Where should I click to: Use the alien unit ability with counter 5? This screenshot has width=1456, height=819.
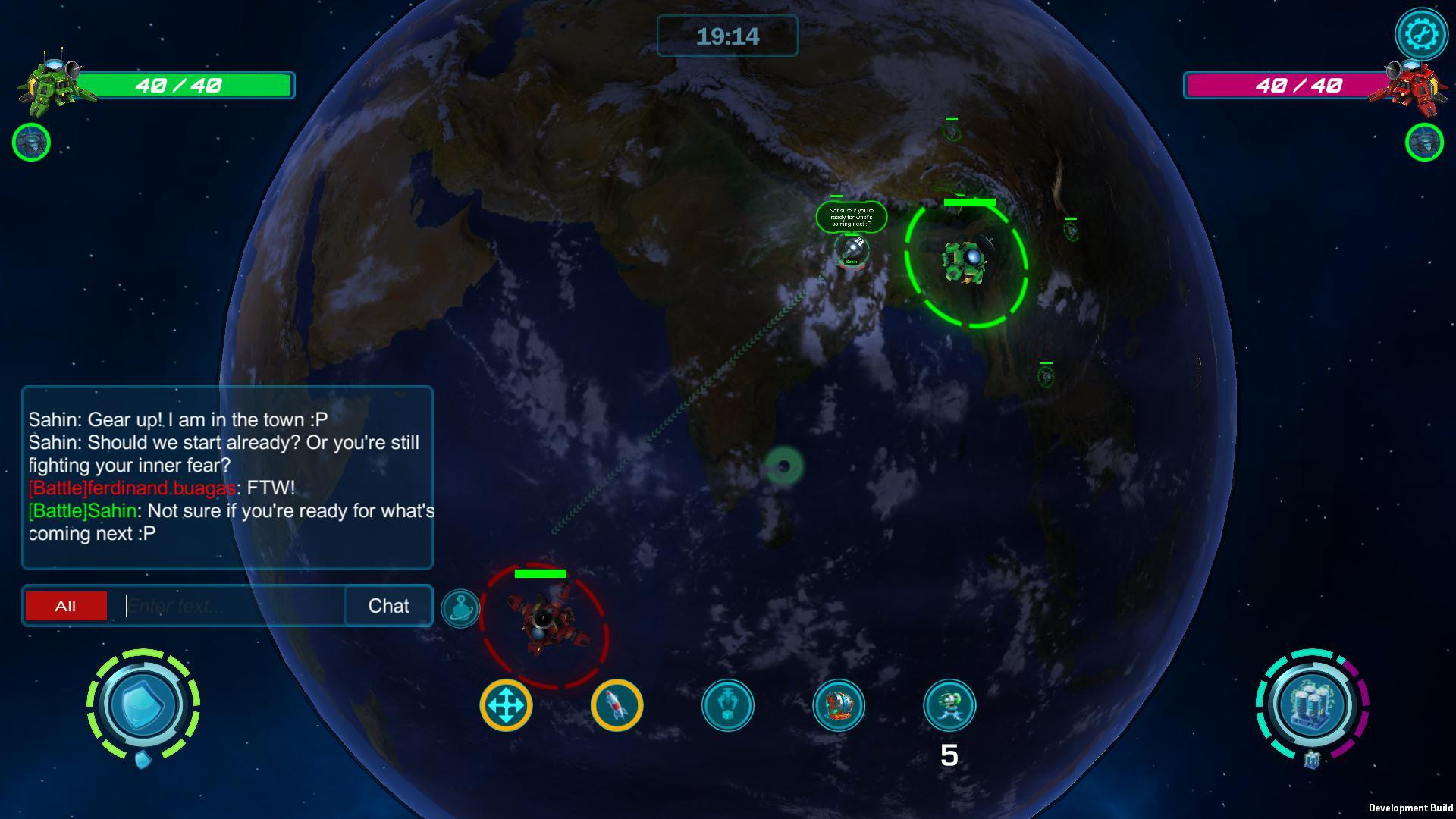(x=949, y=704)
